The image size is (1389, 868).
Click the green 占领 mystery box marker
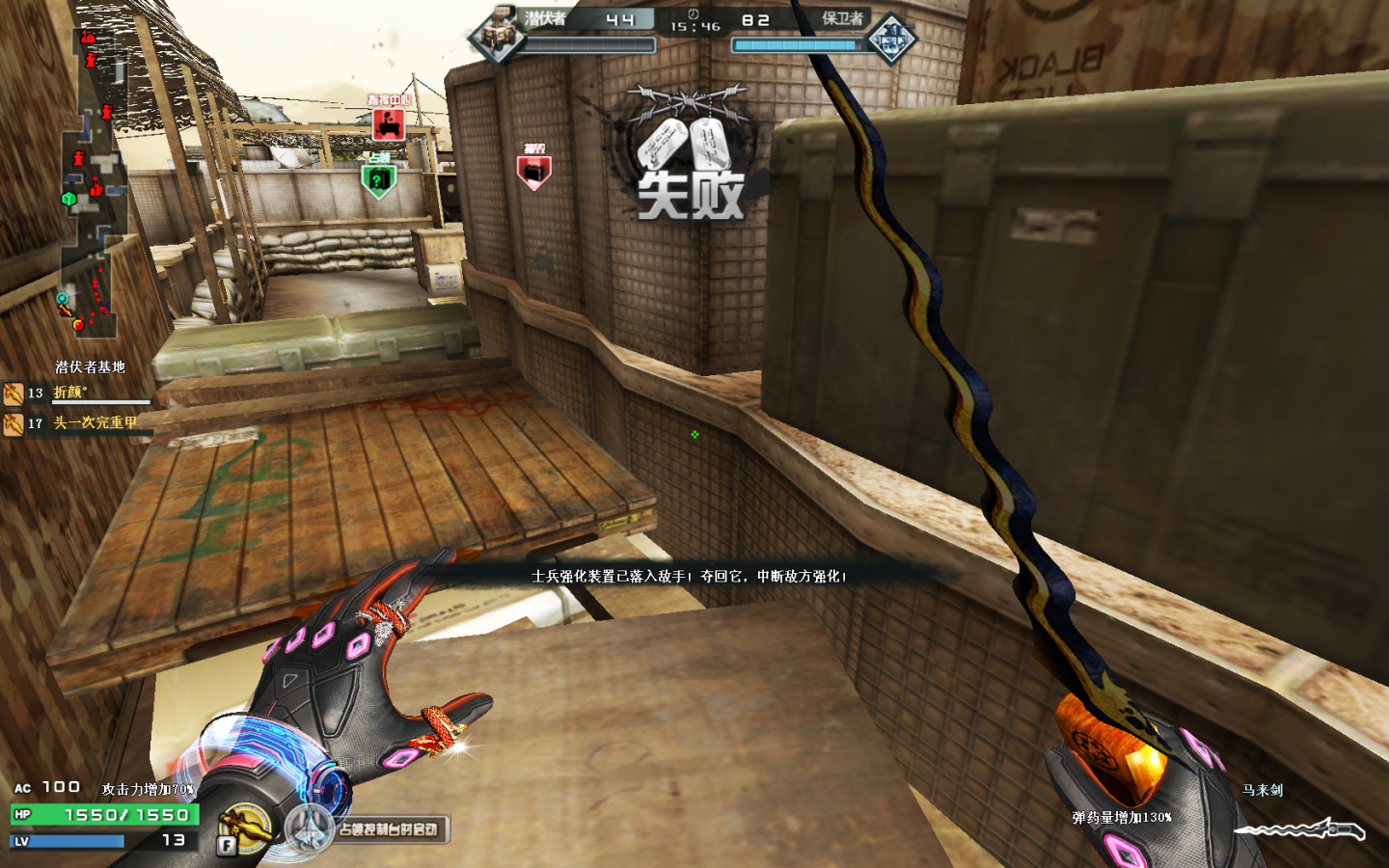pyautogui.click(x=378, y=179)
